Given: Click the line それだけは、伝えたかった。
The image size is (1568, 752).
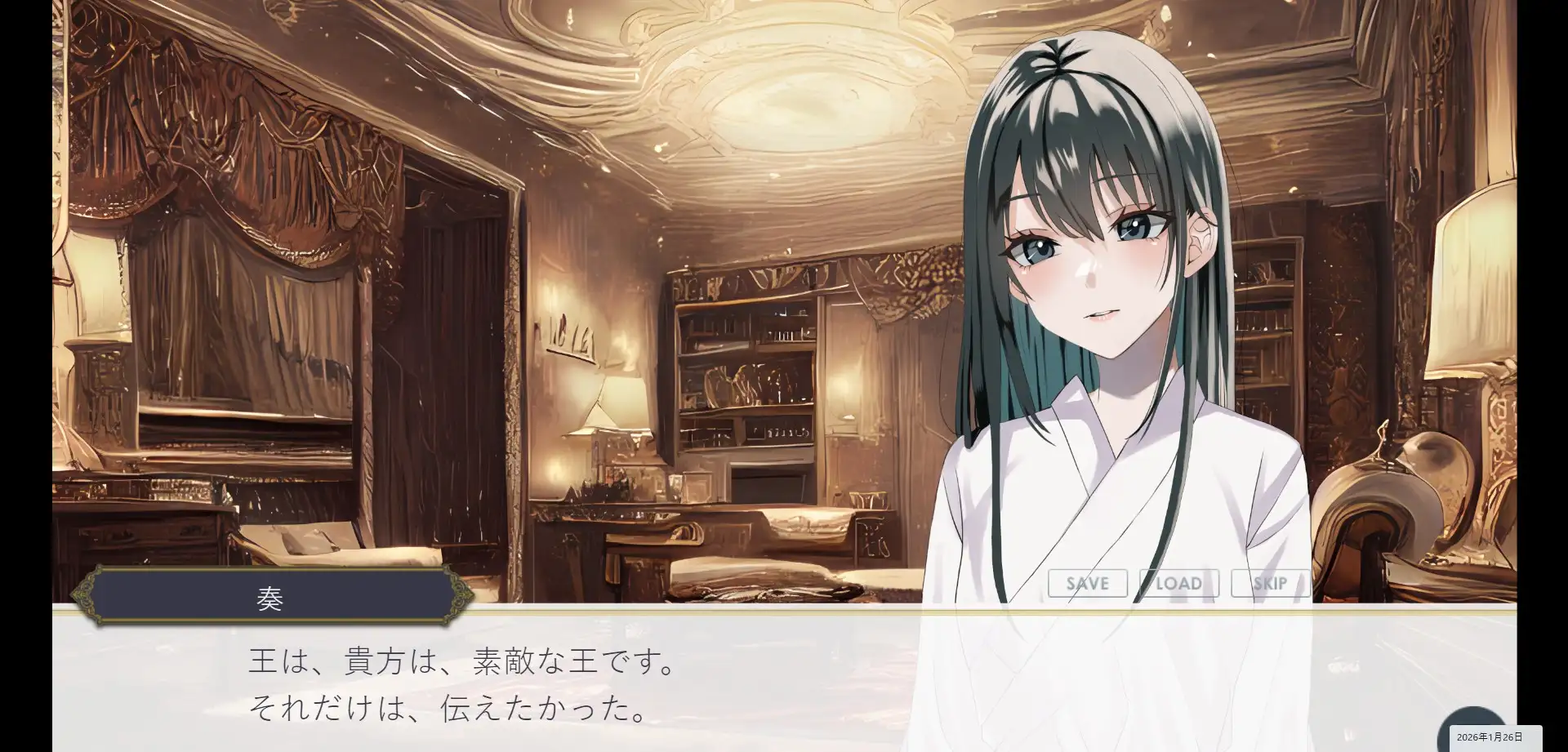Looking at the screenshot, I should pos(448,709).
